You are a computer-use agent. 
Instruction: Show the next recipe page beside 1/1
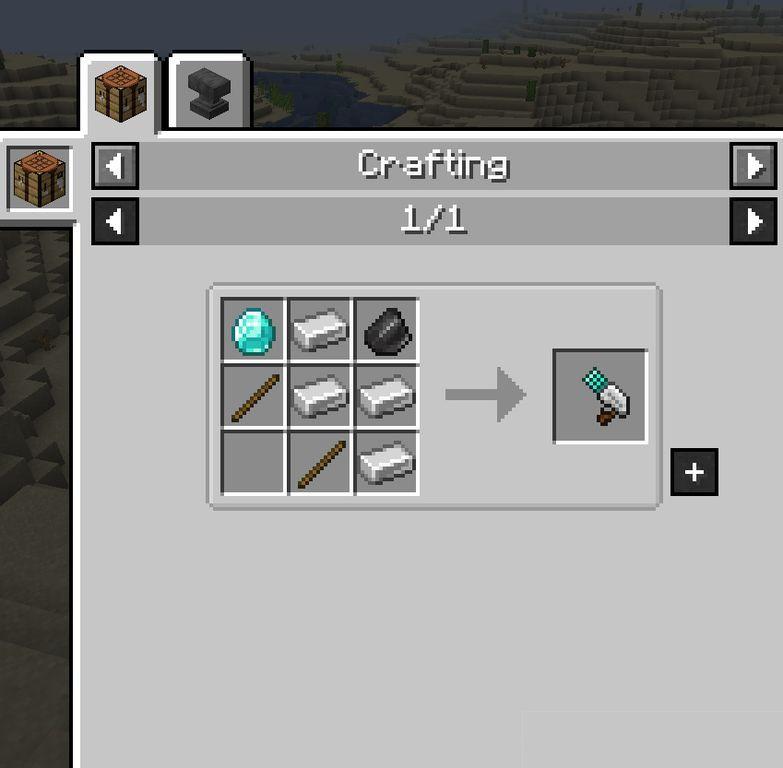[753, 220]
